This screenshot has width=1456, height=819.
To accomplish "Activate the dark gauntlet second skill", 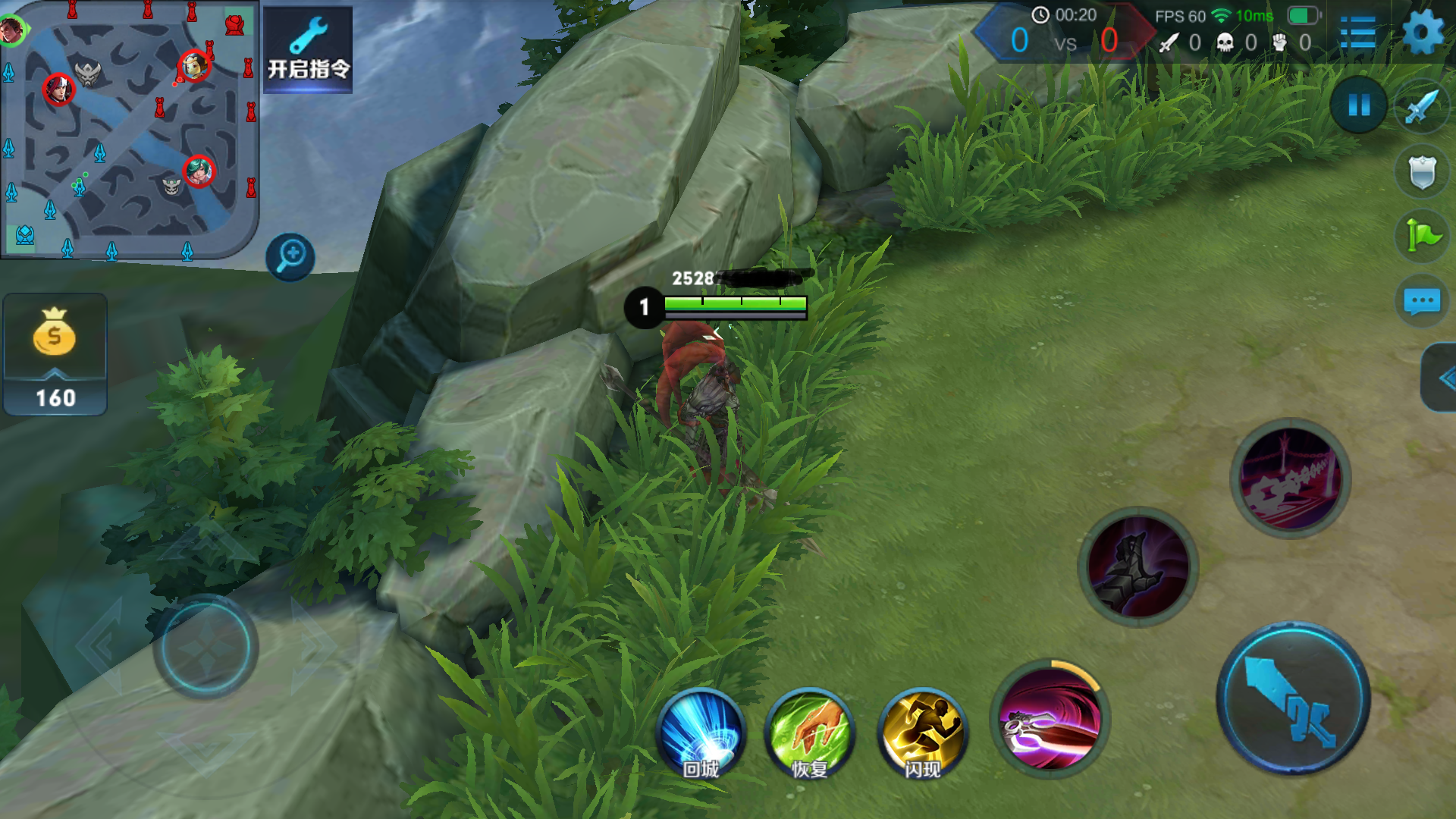I will coord(1137,566).
